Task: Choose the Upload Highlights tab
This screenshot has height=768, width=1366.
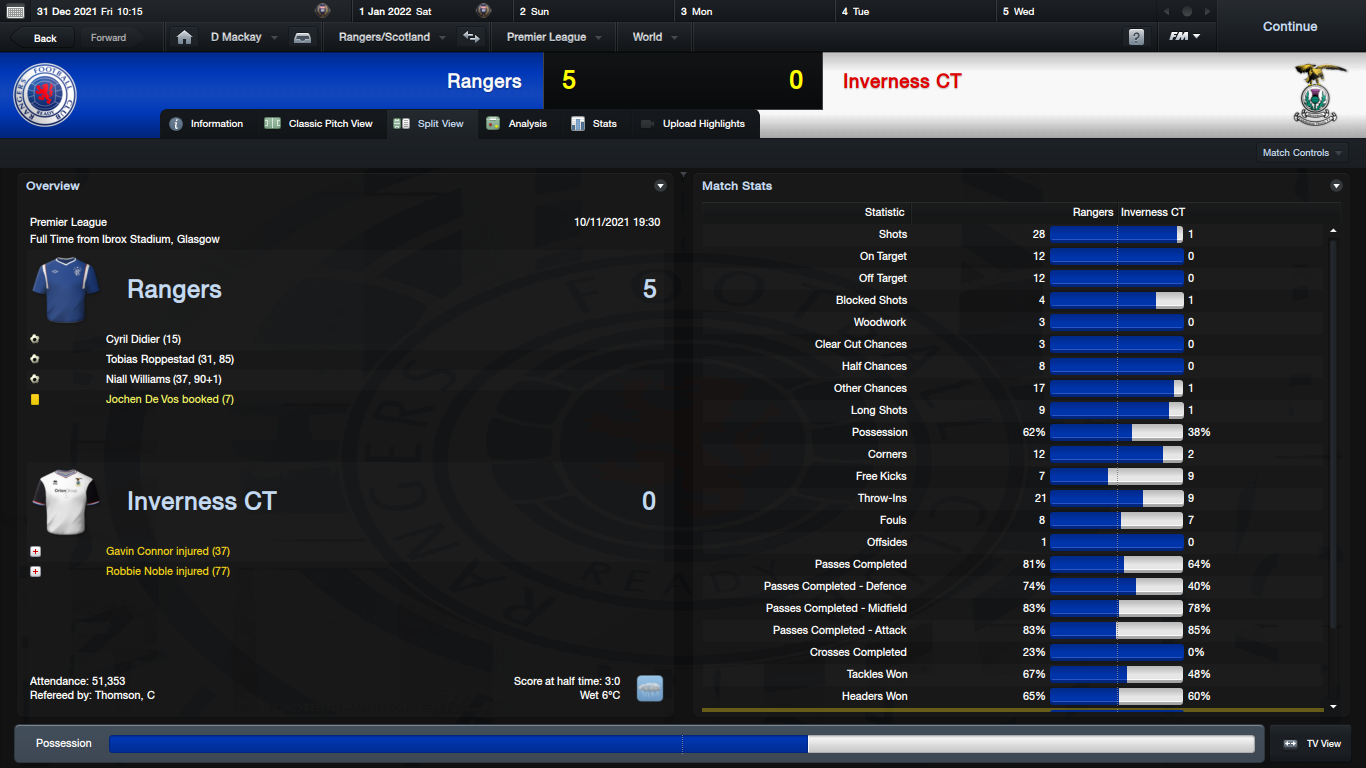Action: pyautogui.click(x=693, y=124)
